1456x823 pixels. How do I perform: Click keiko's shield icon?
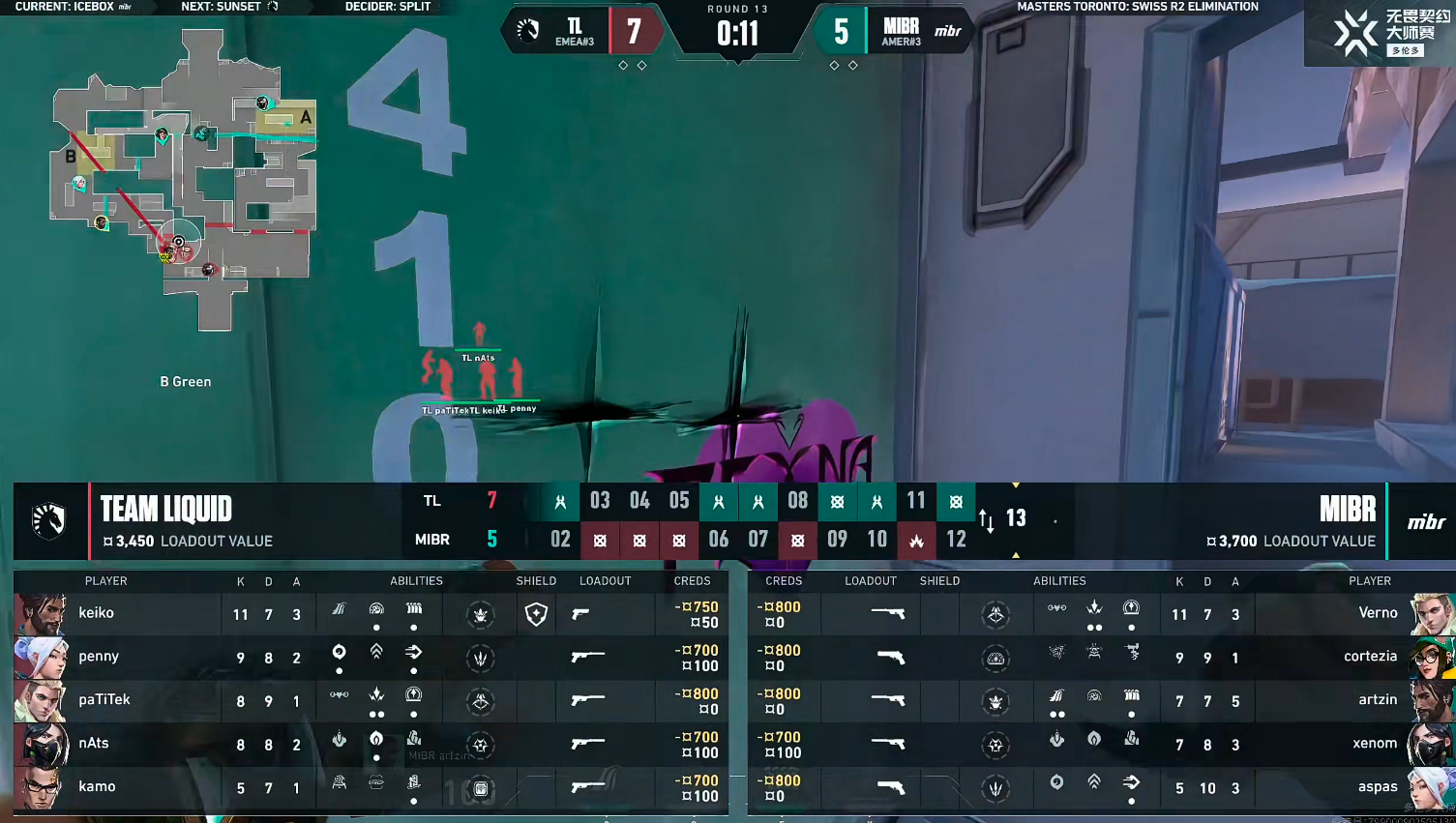(x=536, y=614)
